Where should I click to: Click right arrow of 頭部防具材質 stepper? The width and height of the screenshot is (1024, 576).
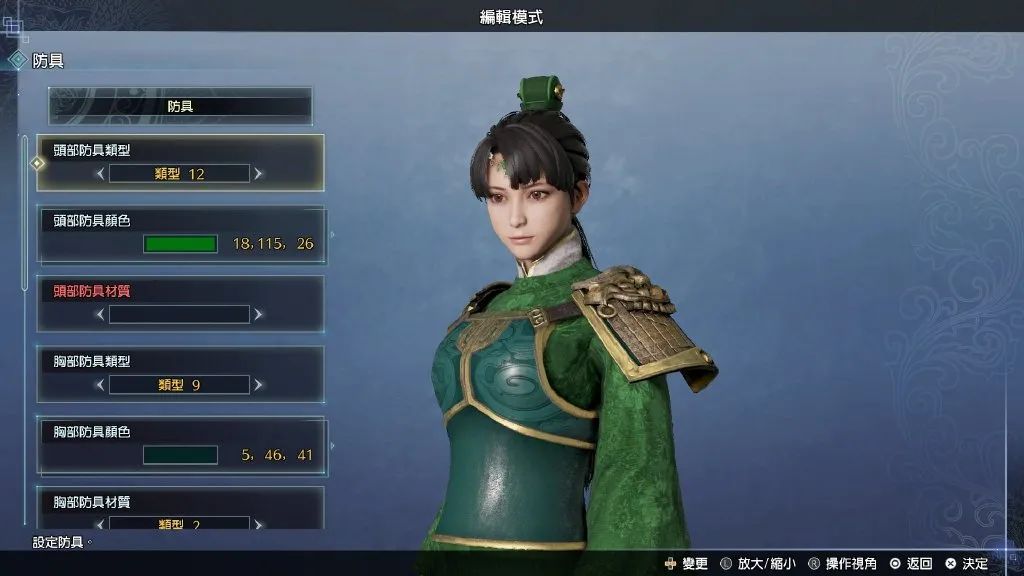click(259, 315)
